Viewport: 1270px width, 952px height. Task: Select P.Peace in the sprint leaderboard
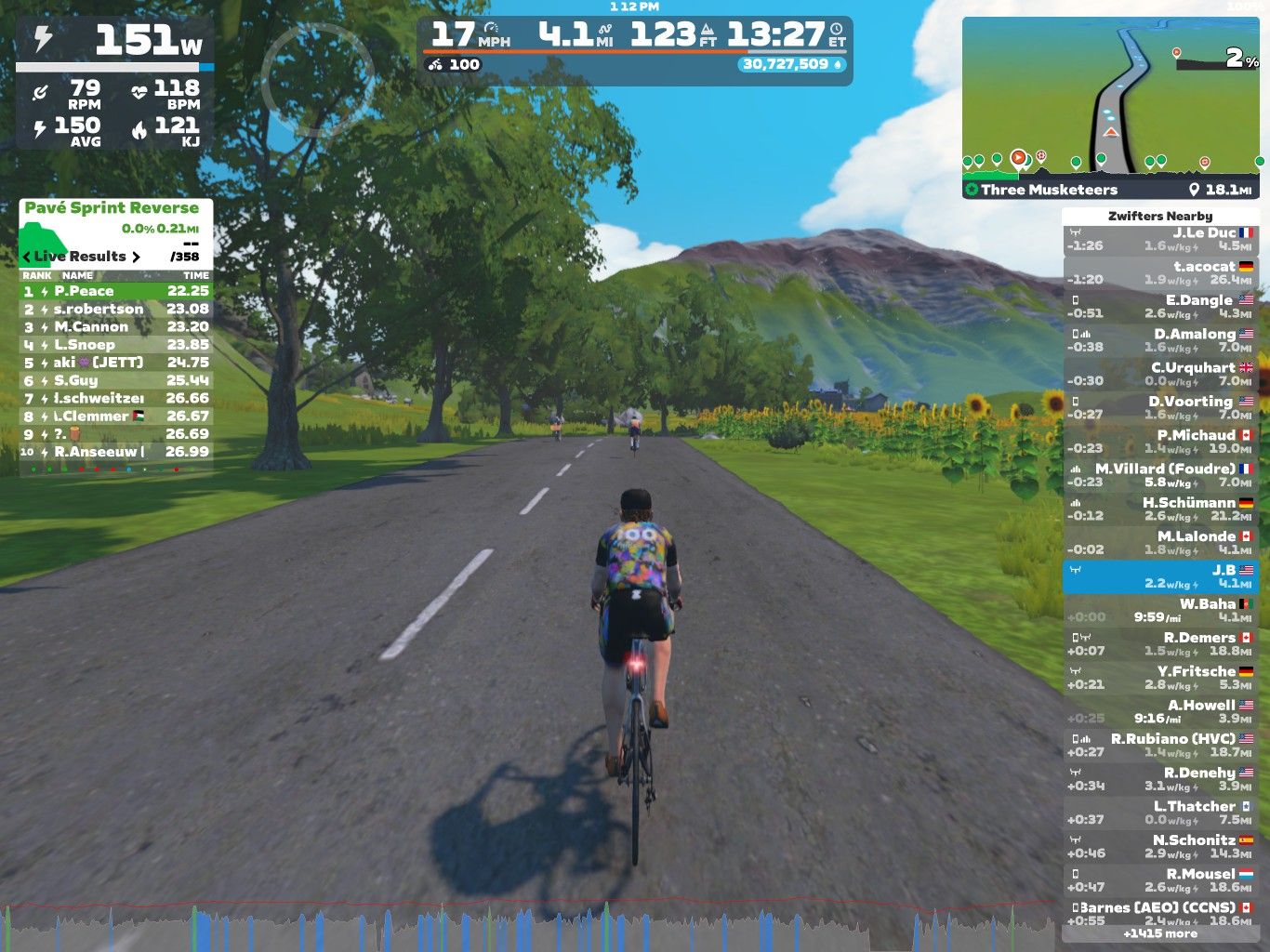(x=115, y=291)
